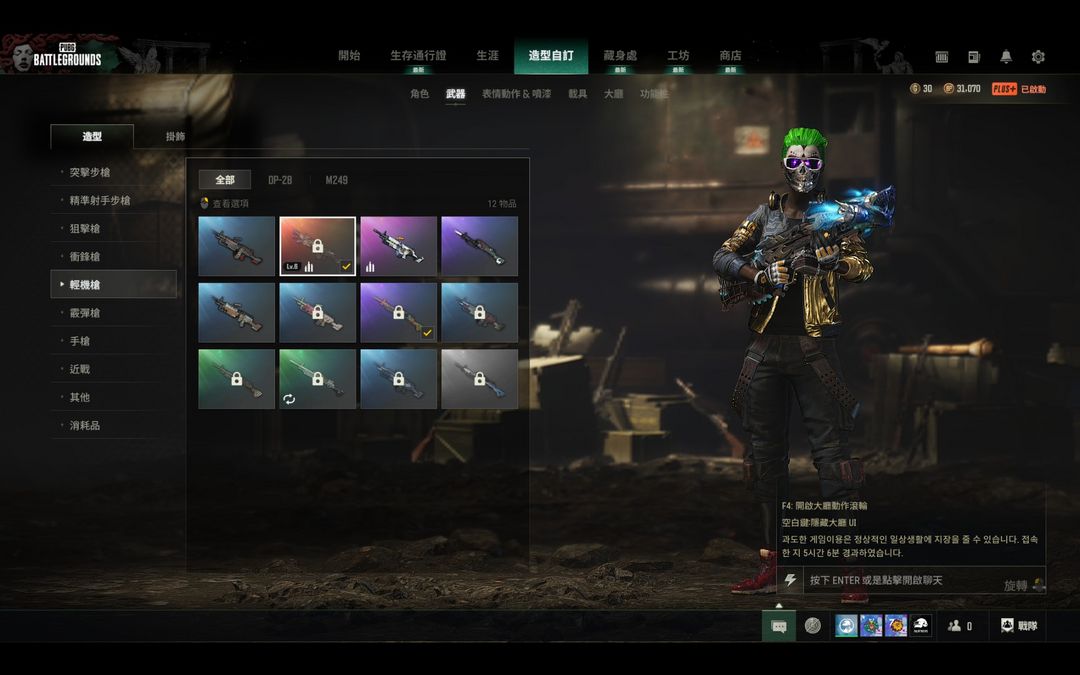Select the 狙擊槍 (Sniper Rifle) category
1080x675 pixels.
pos(85,229)
